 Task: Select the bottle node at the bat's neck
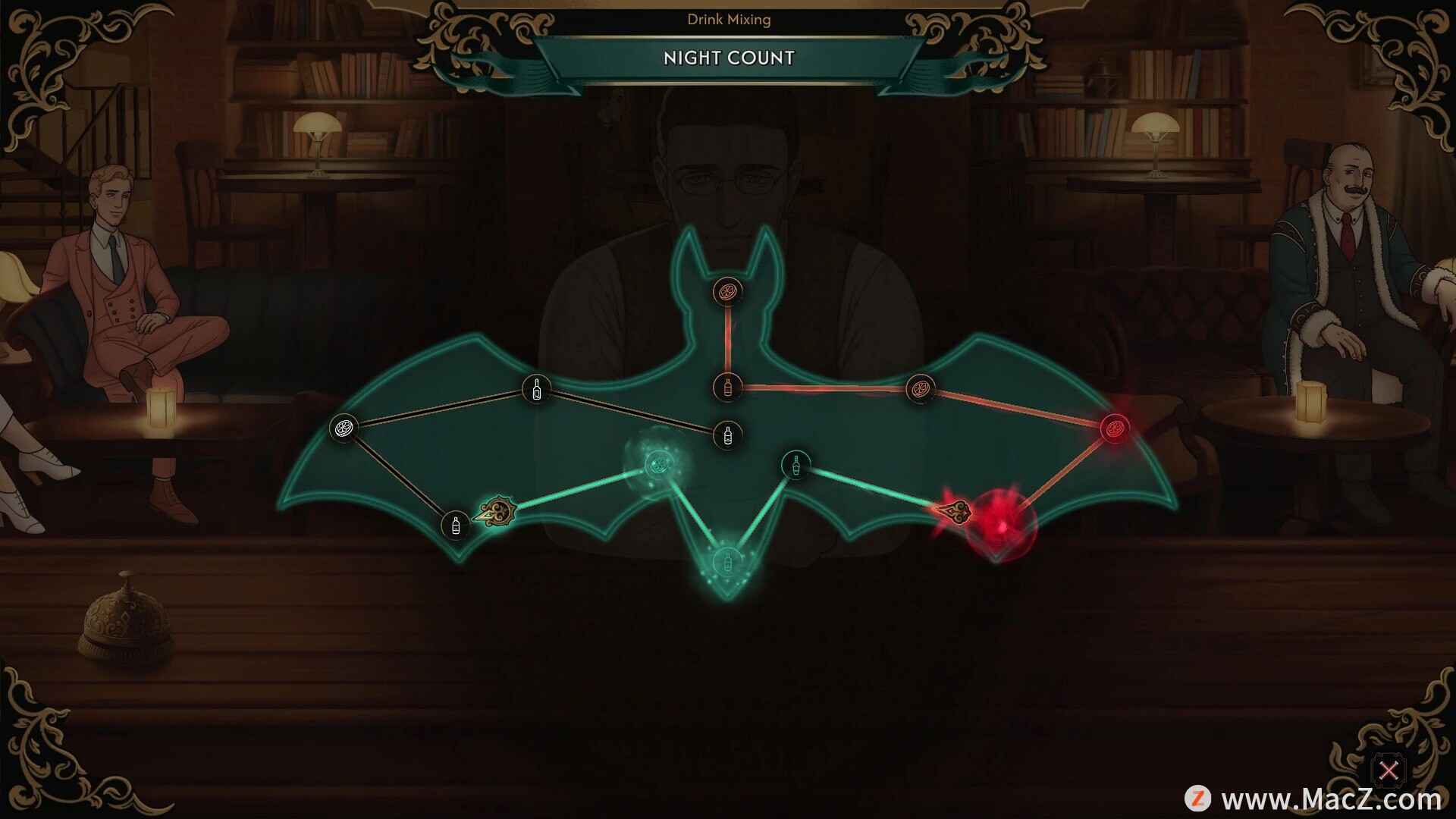(727, 387)
